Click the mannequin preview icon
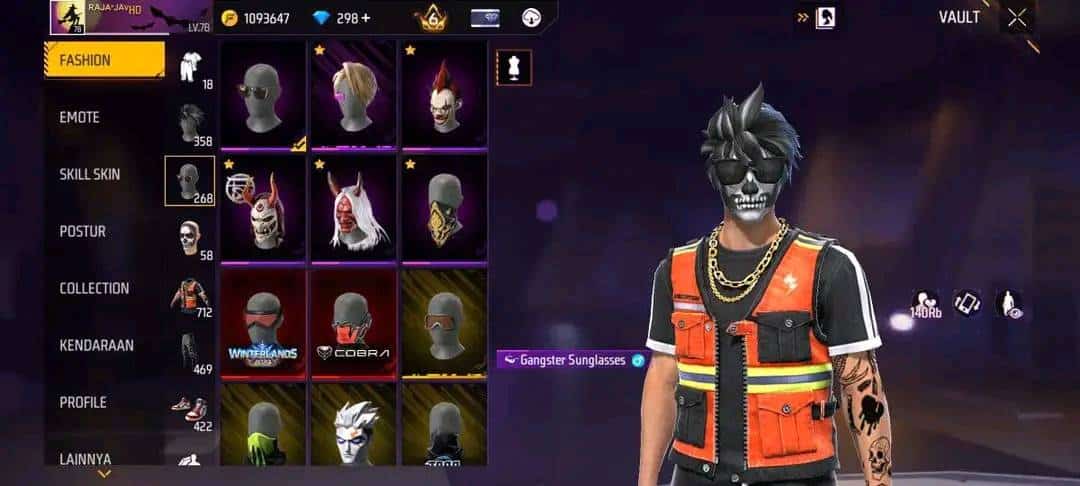1080x486 pixels. coord(514,68)
